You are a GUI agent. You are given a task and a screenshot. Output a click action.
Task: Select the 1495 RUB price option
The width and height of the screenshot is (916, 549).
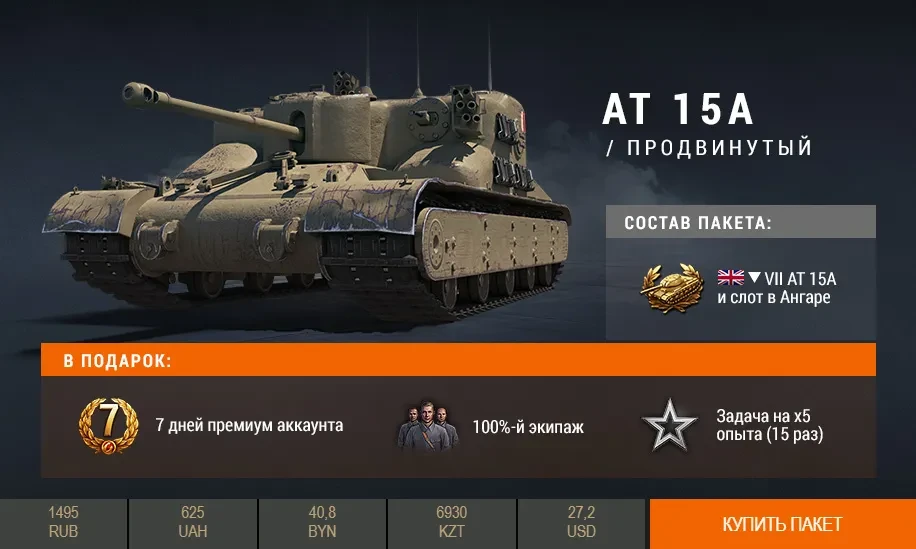[63, 524]
